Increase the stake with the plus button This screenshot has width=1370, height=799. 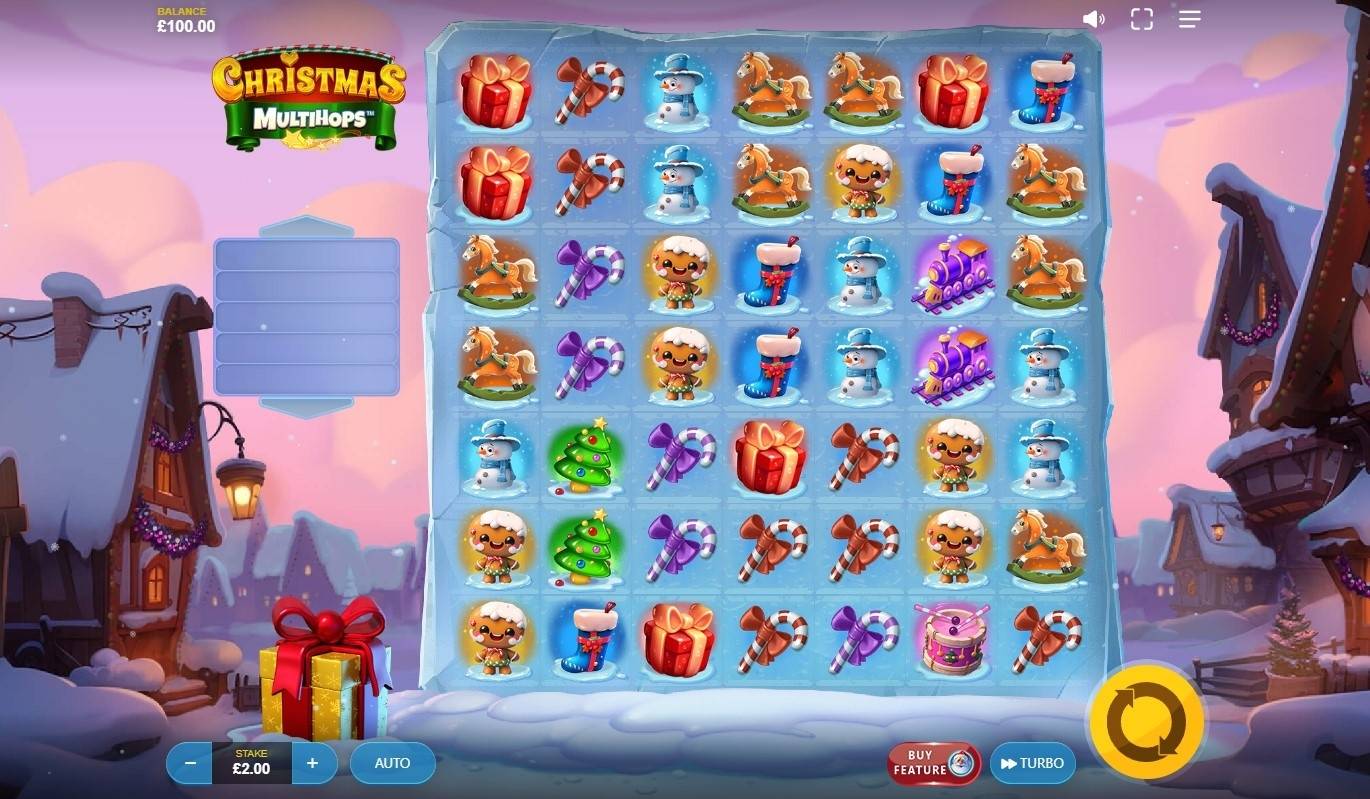pyautogui.click(x=312, y=762)
